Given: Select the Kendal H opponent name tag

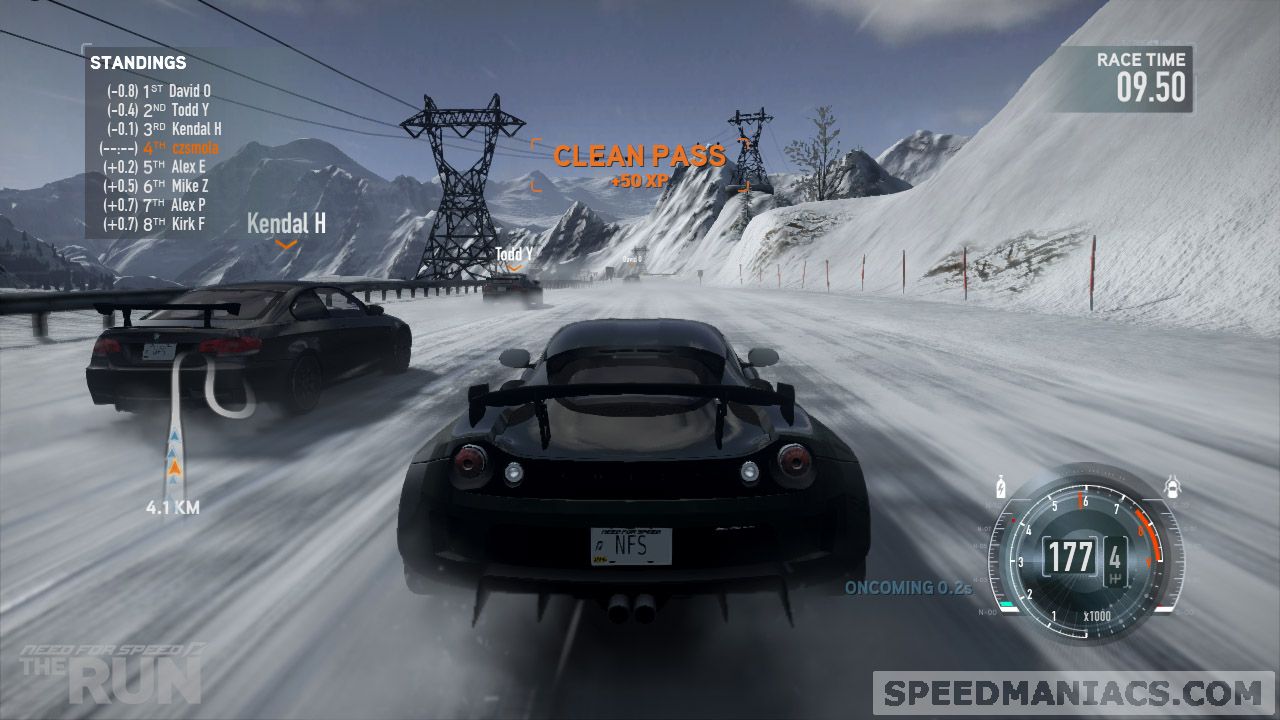Looking at the screenshot, I should pos(286,224).
